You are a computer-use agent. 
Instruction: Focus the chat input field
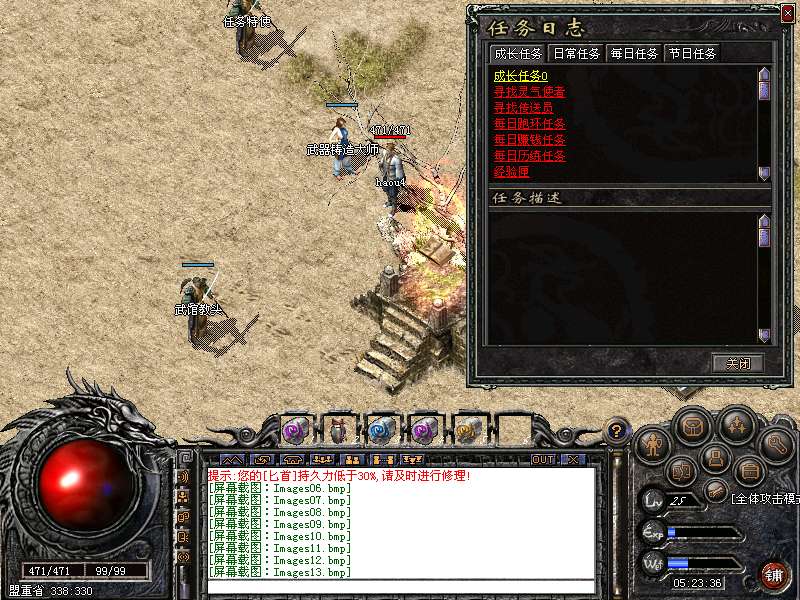[x=400, y=586]
